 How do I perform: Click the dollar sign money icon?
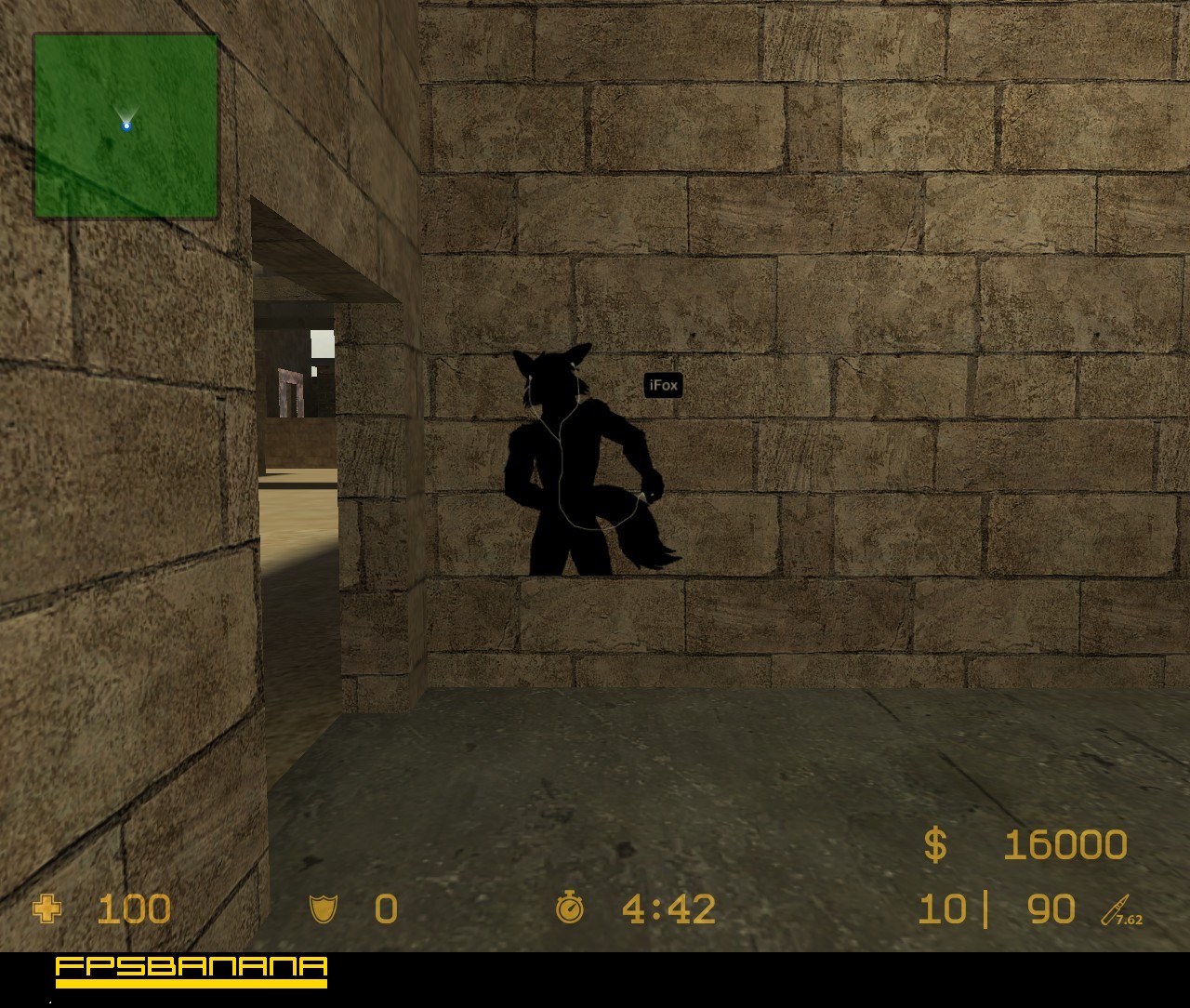click(x=937, y=844)
